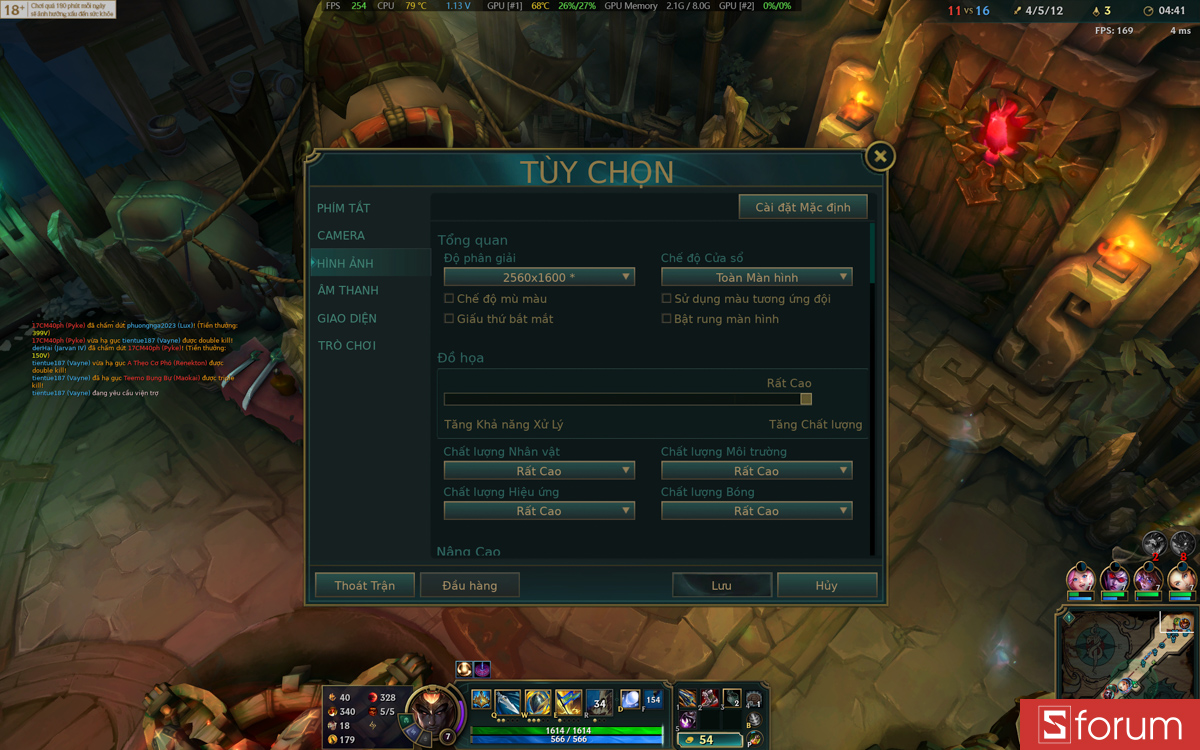Save settings with the Lưu button
This screenshot has width=1200, height=750.
(x=721, y=585)
